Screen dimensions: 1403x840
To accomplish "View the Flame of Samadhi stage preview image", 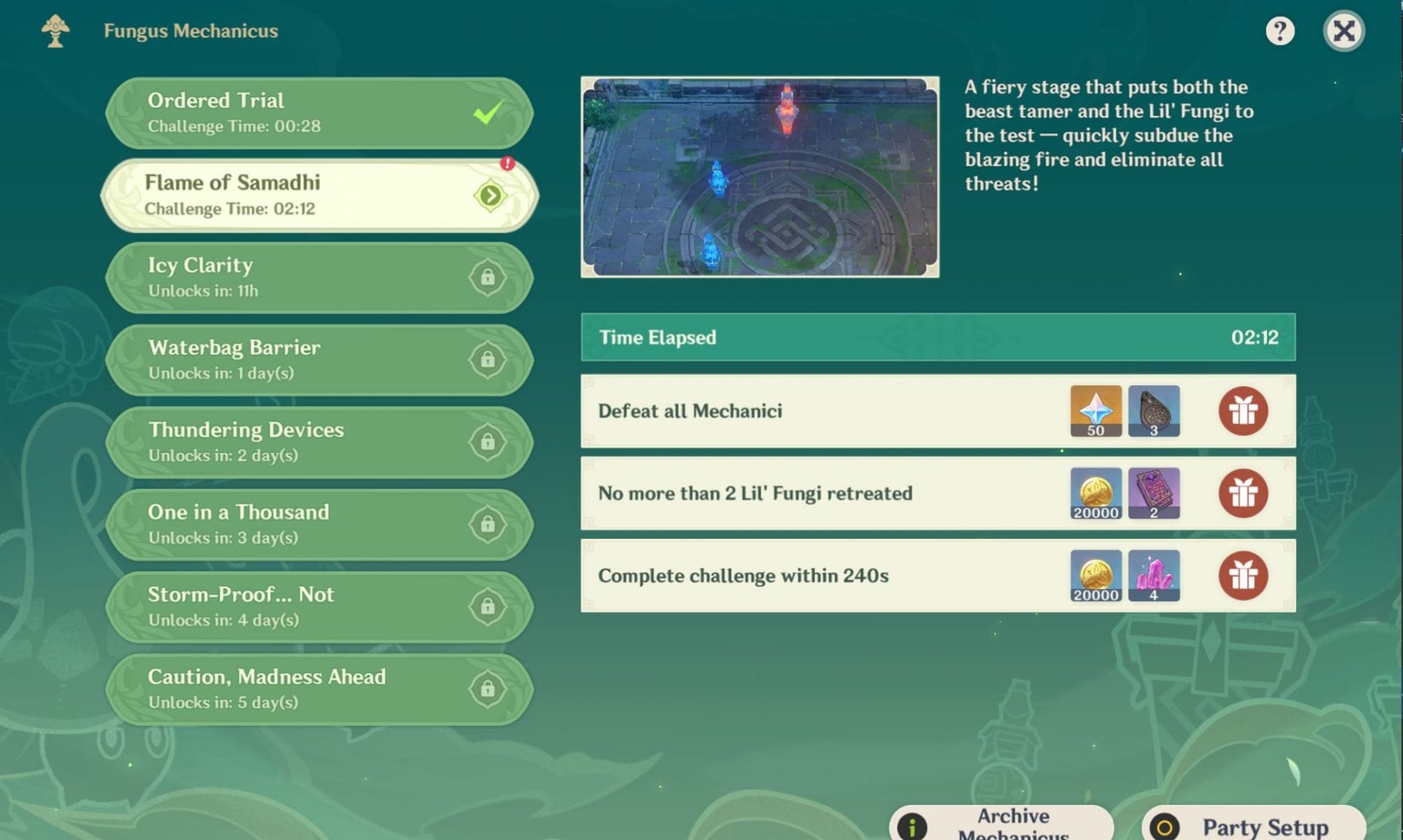I will click(760, 177).
